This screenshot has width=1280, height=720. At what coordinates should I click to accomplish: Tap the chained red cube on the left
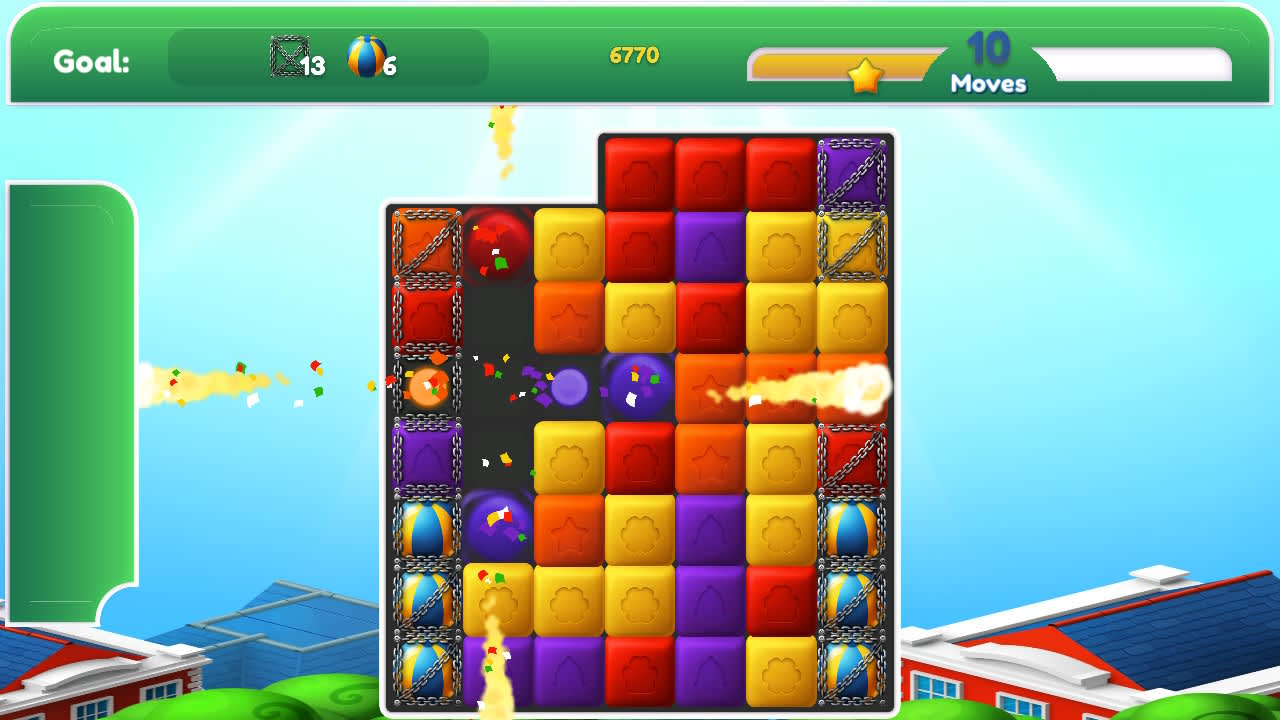point(426,313)
